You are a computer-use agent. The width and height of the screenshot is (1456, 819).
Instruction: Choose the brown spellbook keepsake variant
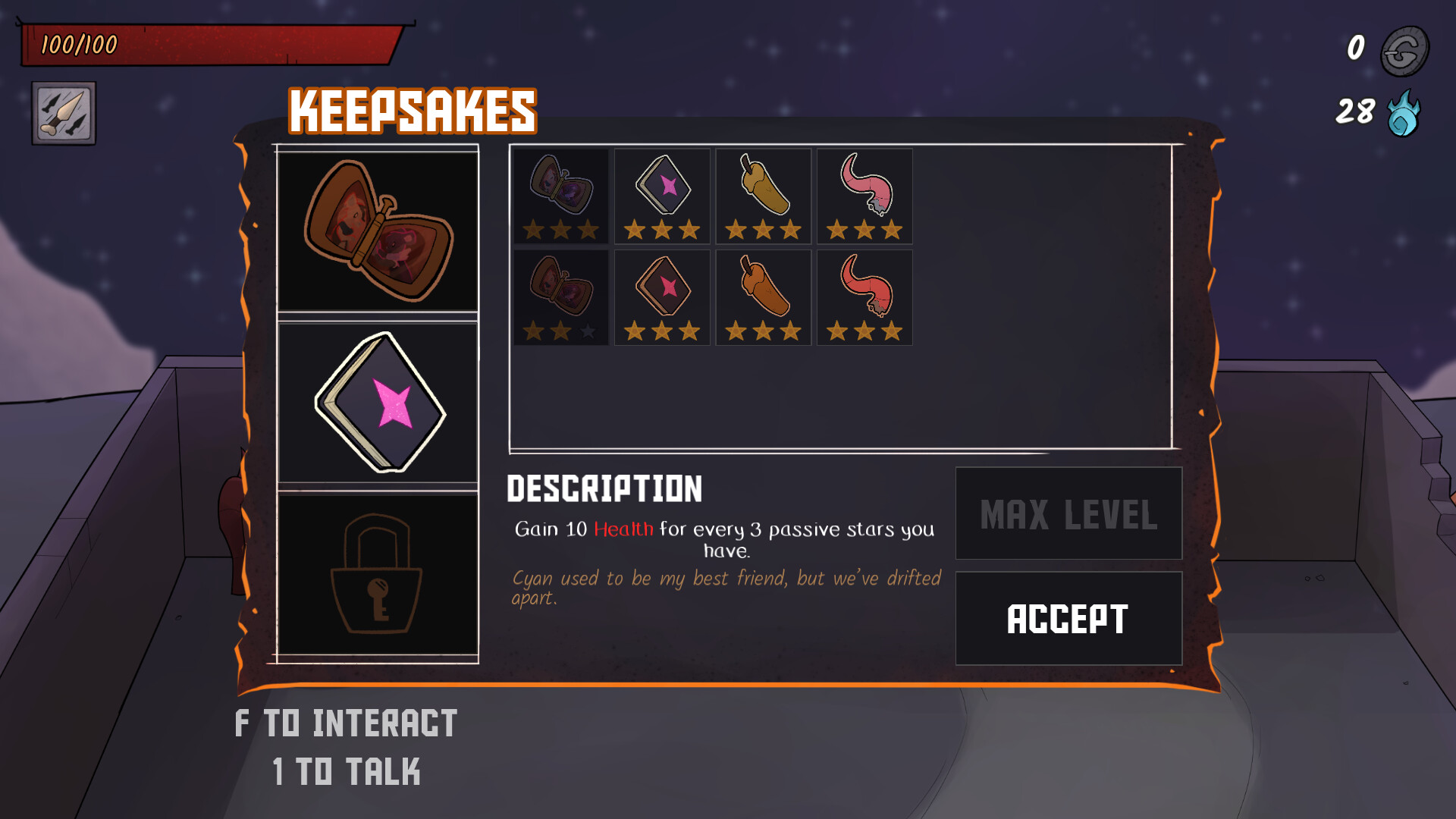point(661,297)
